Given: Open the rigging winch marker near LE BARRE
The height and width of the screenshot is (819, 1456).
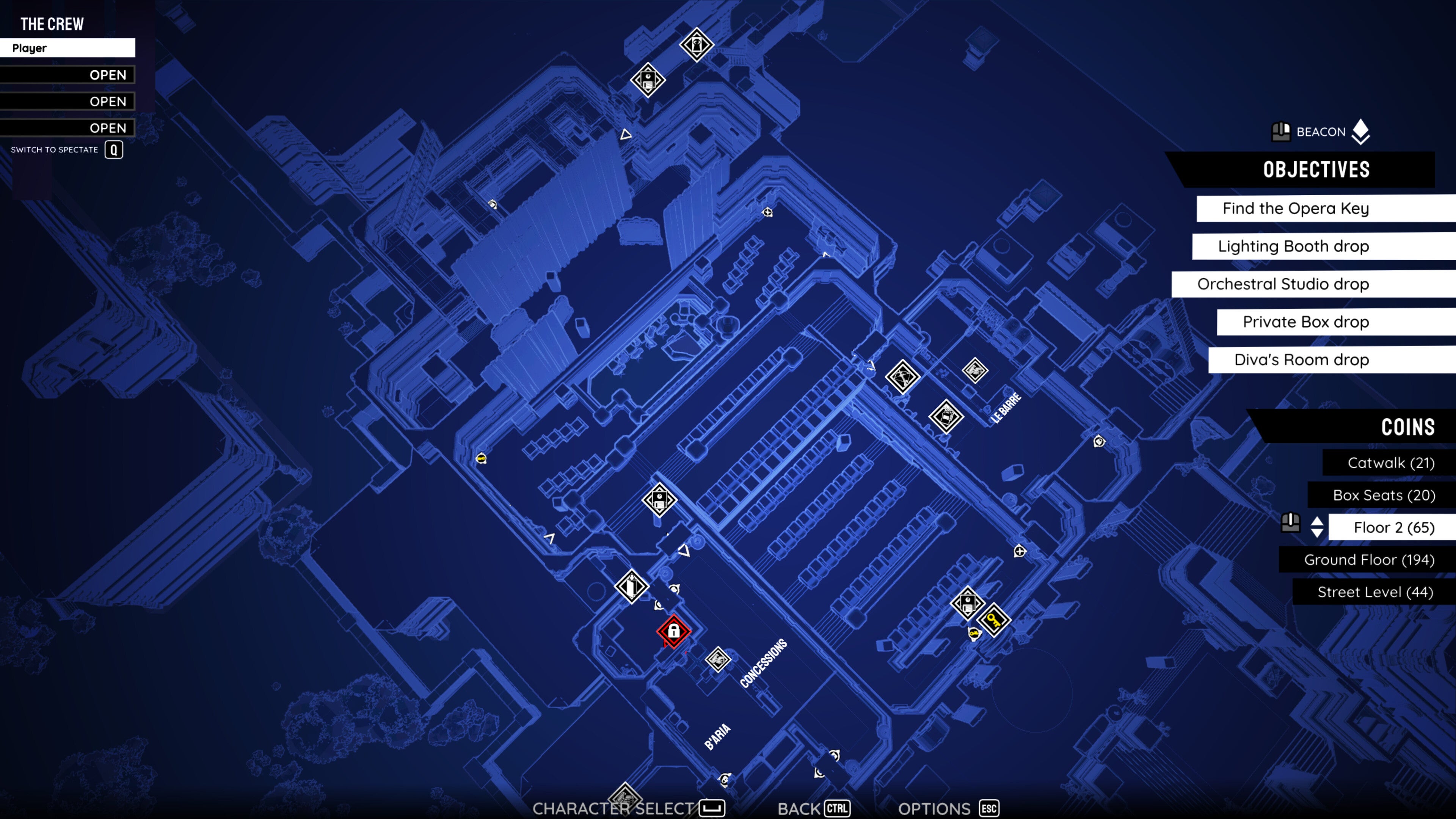Looking at the screenshot, I should point(904,376).
